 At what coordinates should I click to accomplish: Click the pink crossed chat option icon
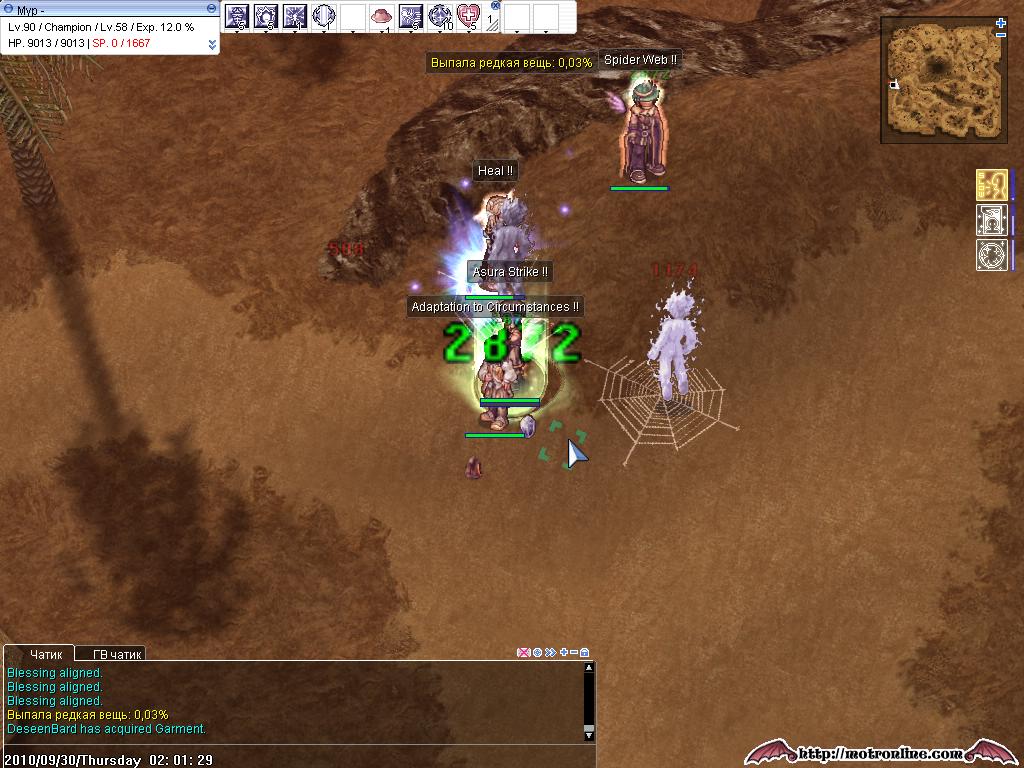[523, 652]
